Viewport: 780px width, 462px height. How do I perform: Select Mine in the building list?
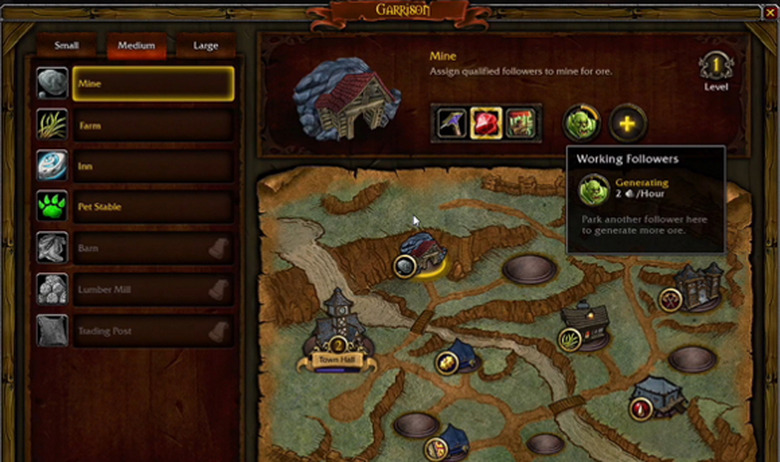pos(152,84)
